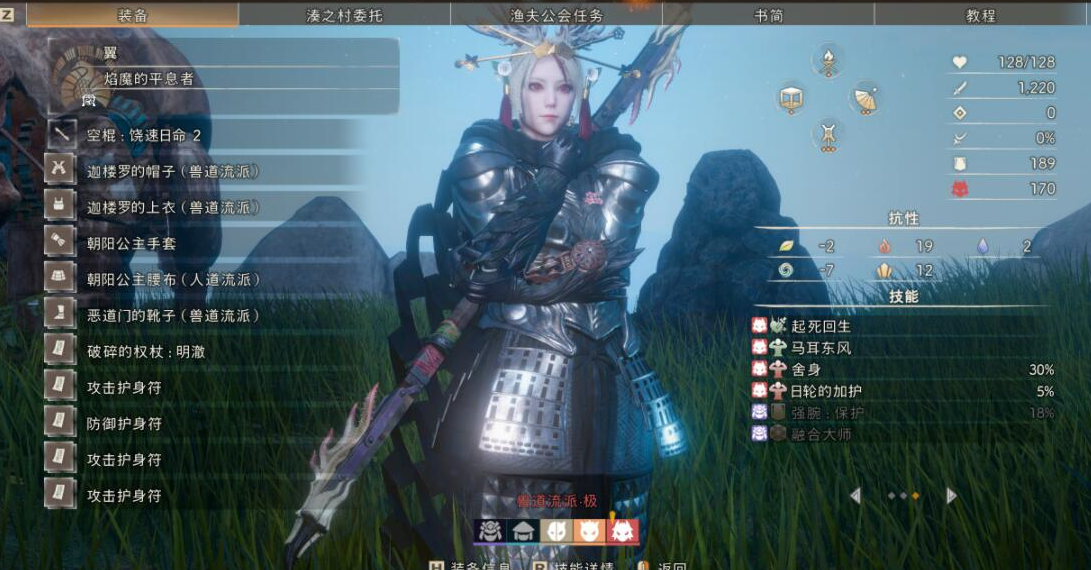The height and width of the screenshot is (570, 1091).
Task: Choose the 融合大师 skill entry
Action: tap(820, 434)
